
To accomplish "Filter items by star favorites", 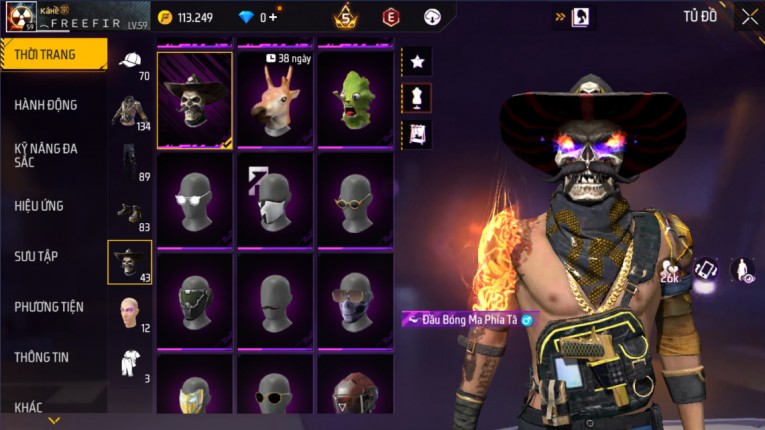I will pyautogui.click(x=417, y=62).
